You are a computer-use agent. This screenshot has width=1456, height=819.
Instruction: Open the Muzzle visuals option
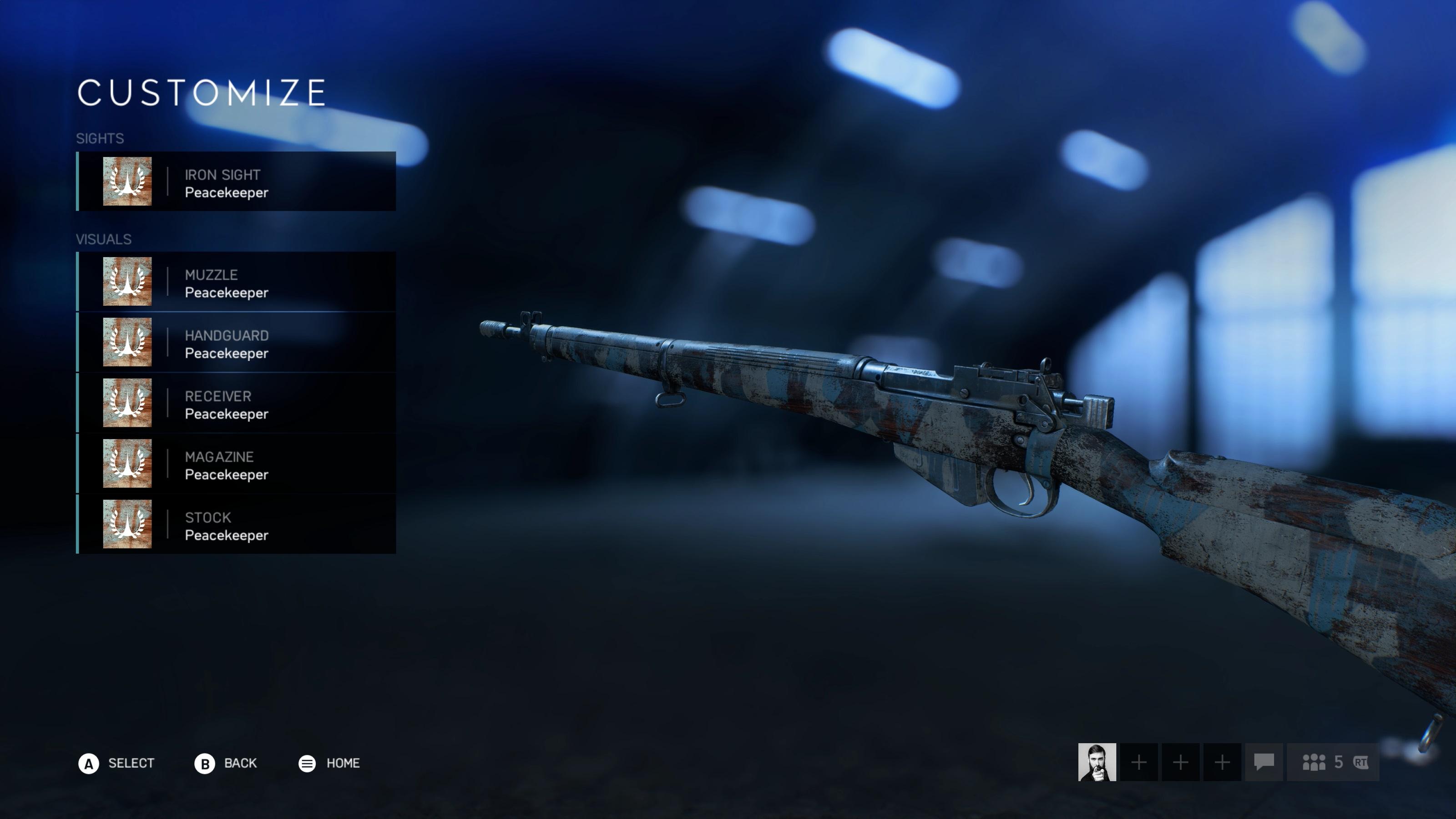[x=236, y=282]
